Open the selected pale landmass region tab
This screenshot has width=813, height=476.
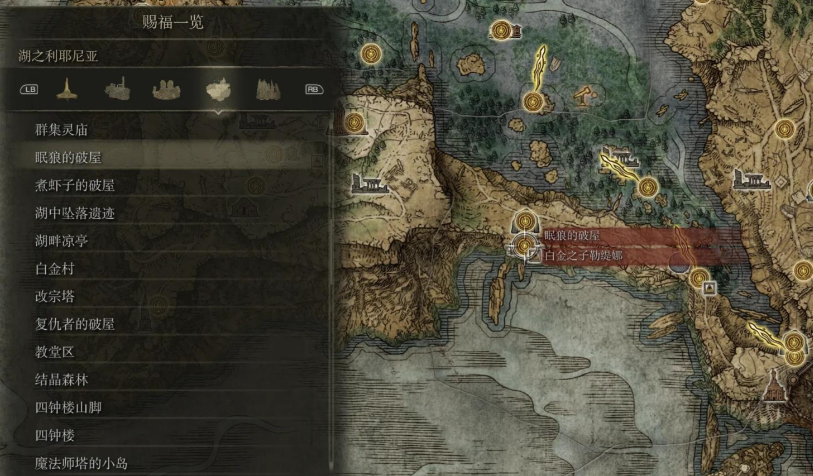point(218,90)
